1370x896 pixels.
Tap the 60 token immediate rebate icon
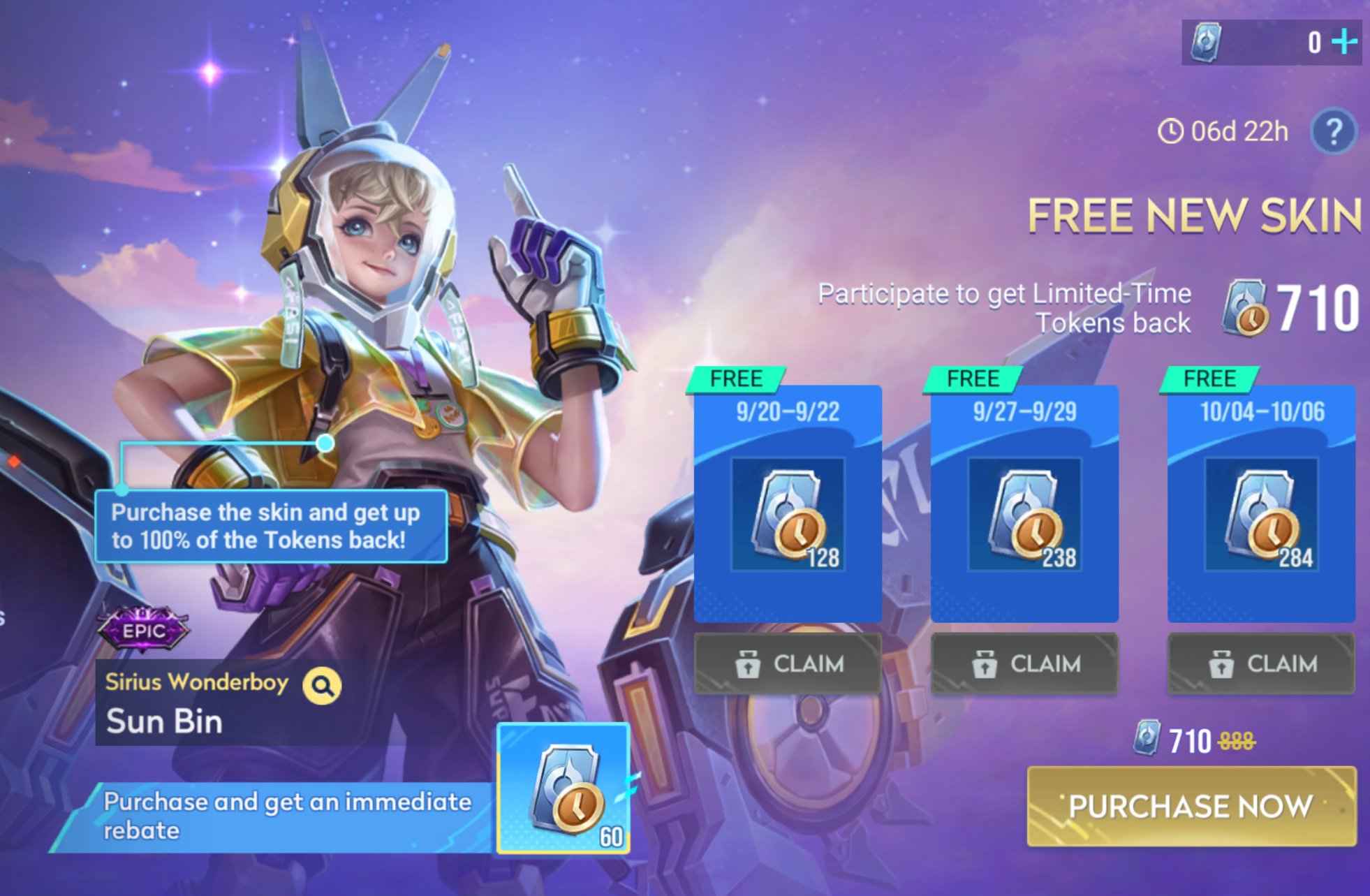(x=564, y=788)
